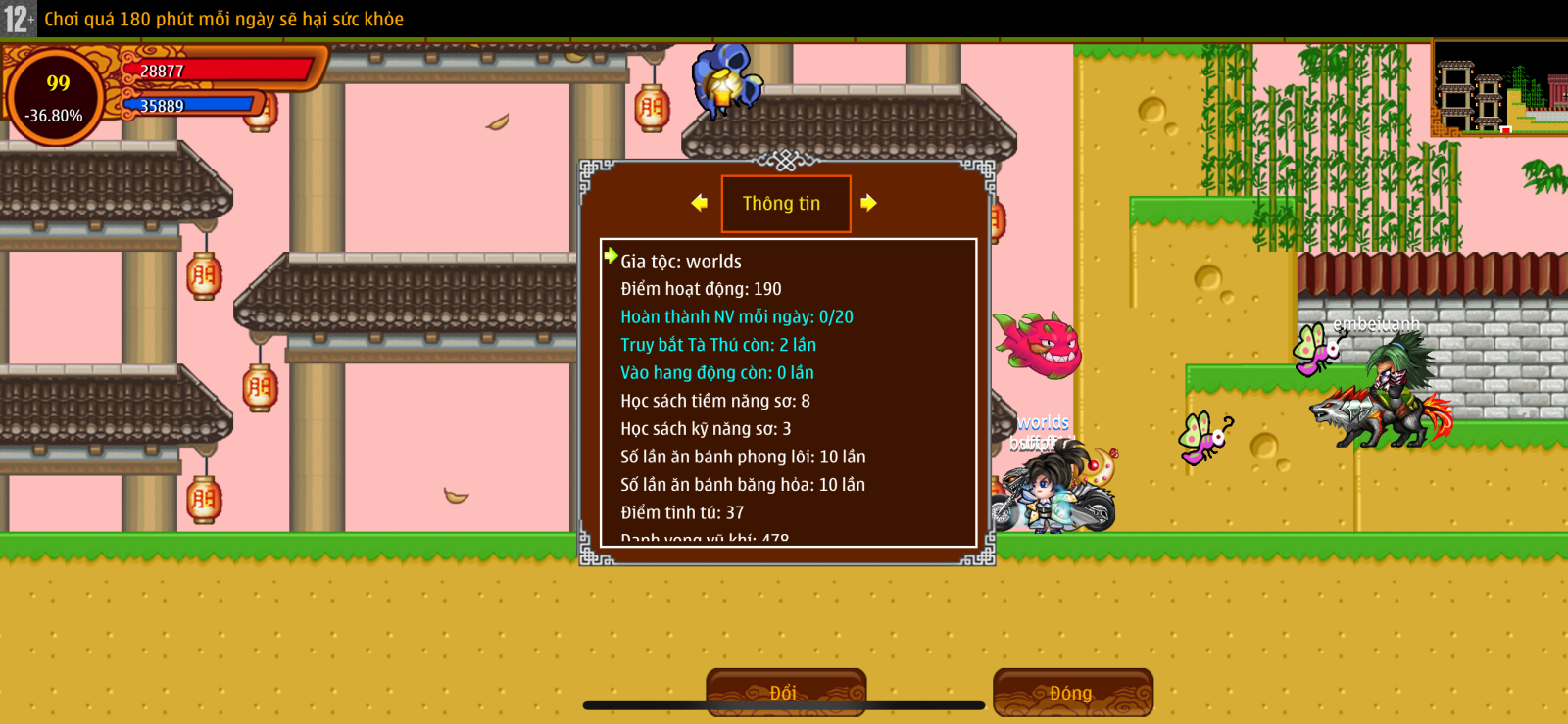The width and height of the screenshot is (1568, 724).
Task: Select the Gia tộc: worlds row
Action: click(681, 262)
